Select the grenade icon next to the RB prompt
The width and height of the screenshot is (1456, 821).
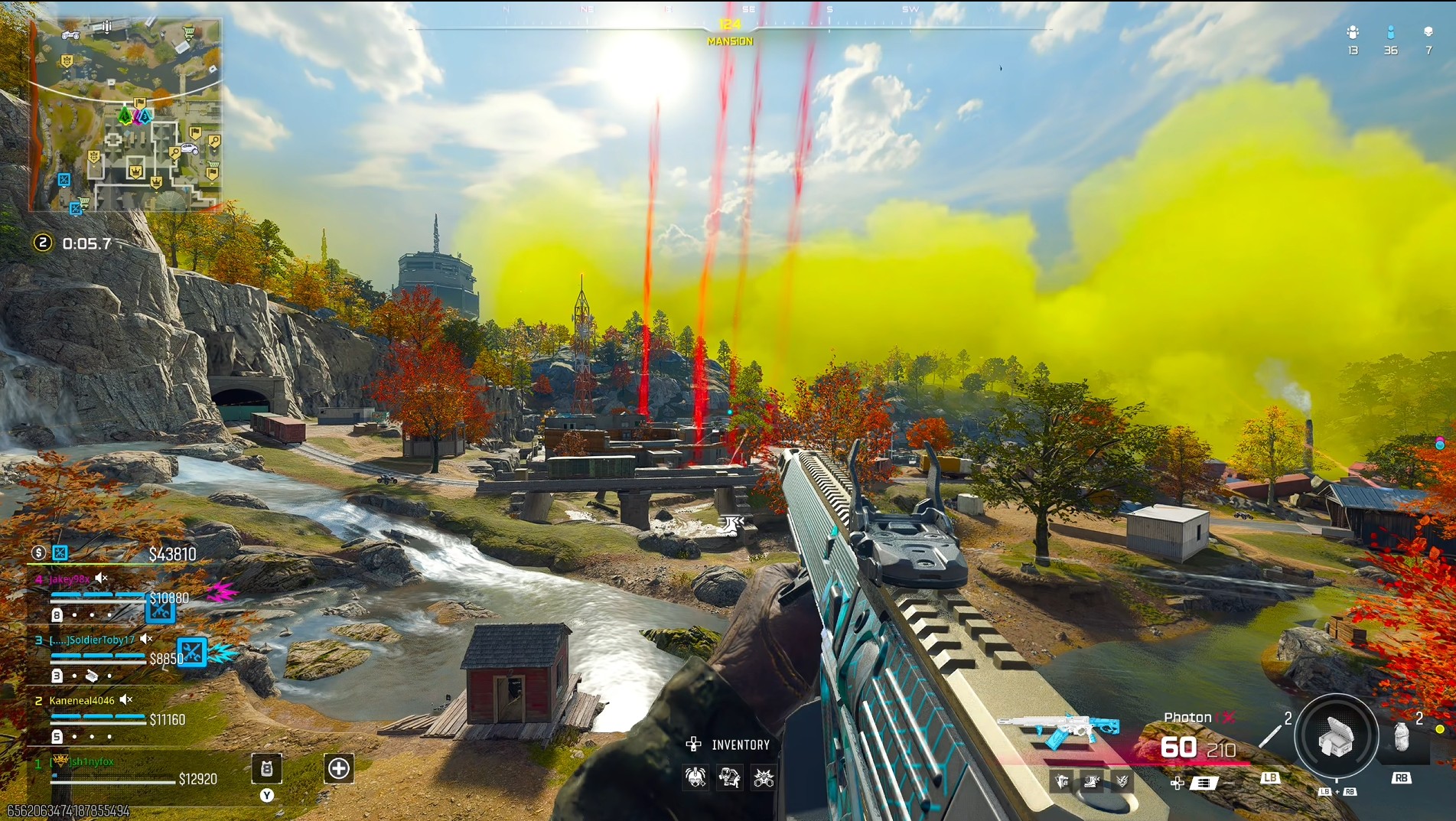[1402, 738]
